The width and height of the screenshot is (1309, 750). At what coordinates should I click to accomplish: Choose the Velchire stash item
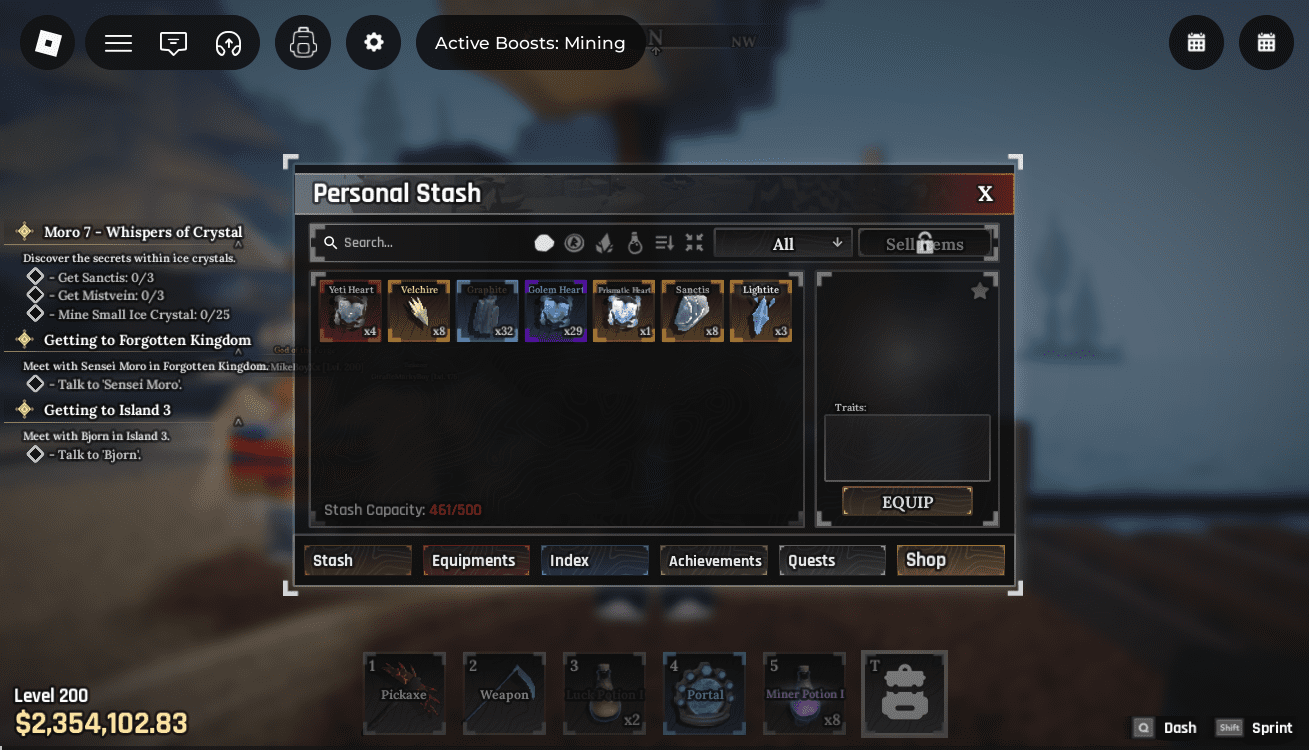pos(419,311)
